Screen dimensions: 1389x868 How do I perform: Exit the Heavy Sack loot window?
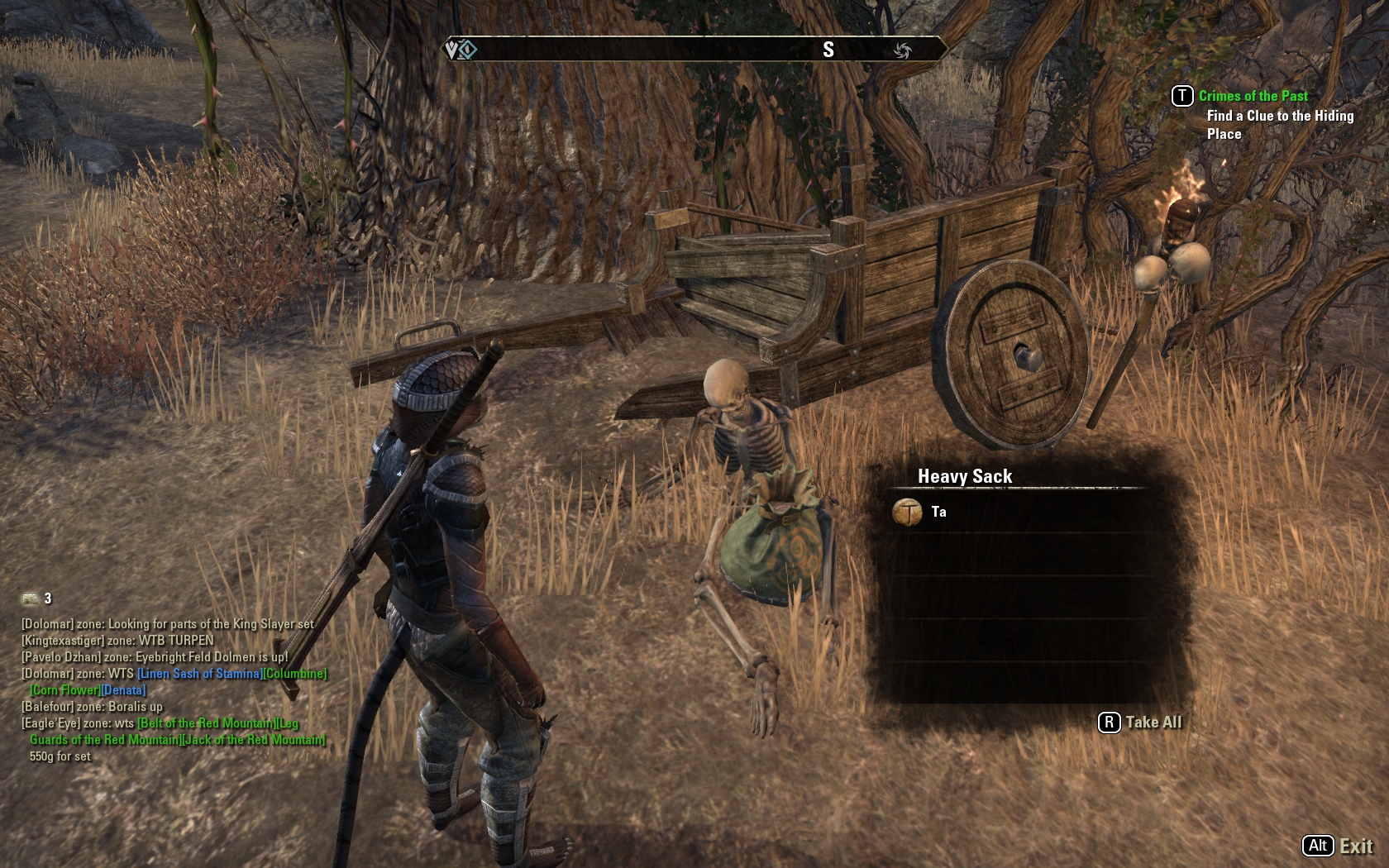click(x=1338, y=846)
